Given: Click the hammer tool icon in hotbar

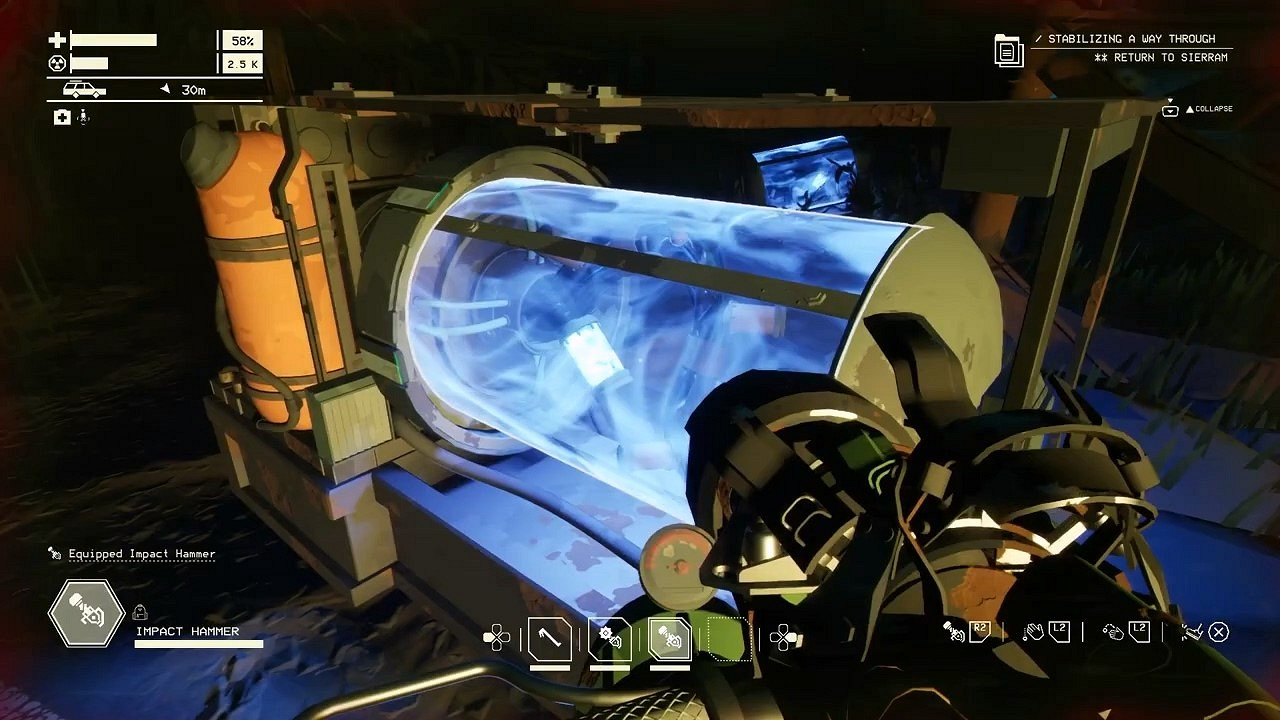Looking at the screenshot, I should pyautogui.click(x=548, y=642).
